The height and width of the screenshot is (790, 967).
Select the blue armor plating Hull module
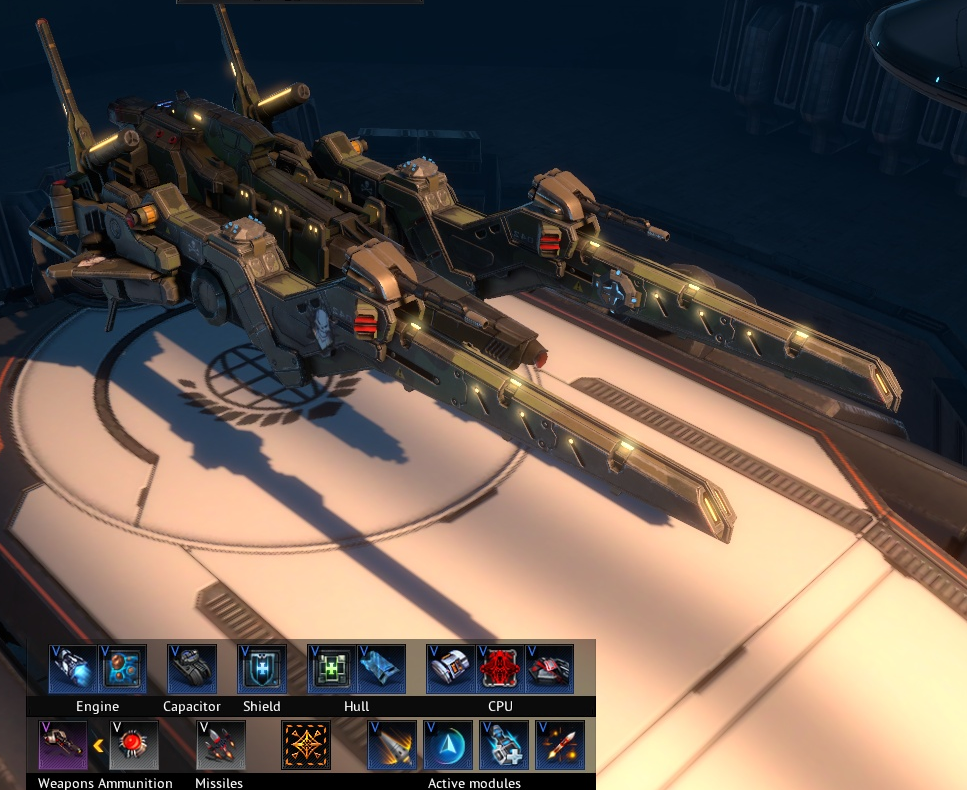(381, 669)
